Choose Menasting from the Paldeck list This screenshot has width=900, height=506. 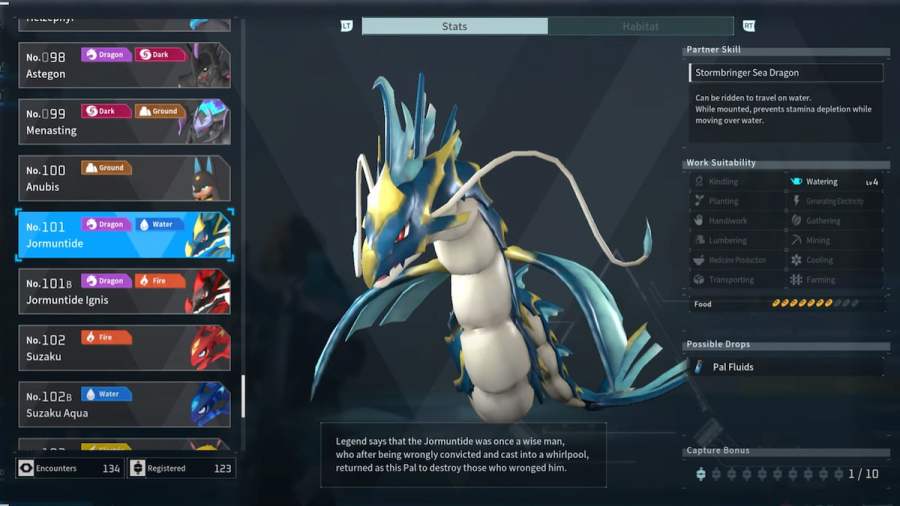click(x=124, y=121)
